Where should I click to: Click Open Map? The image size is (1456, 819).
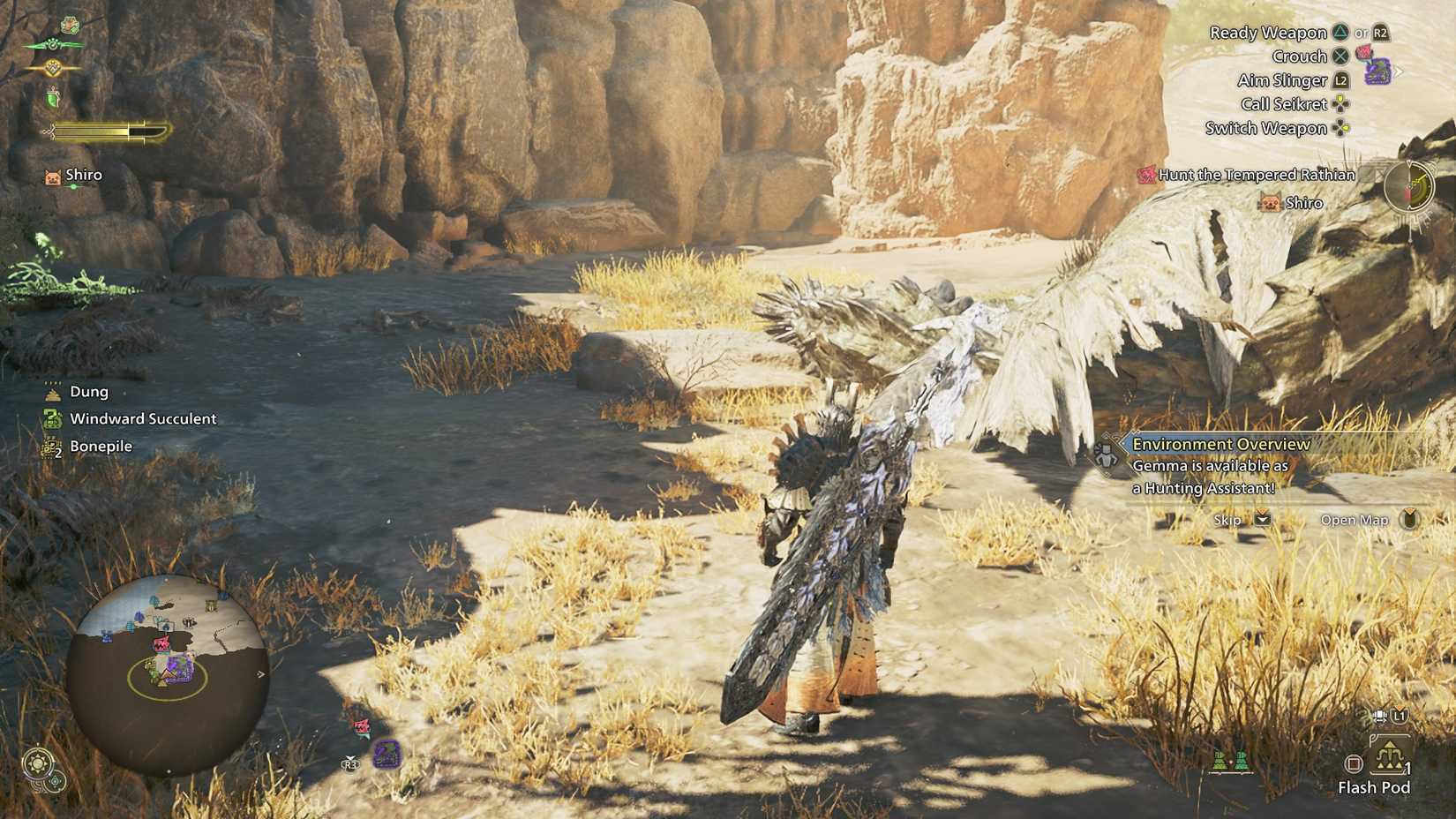pos(1356,520)
